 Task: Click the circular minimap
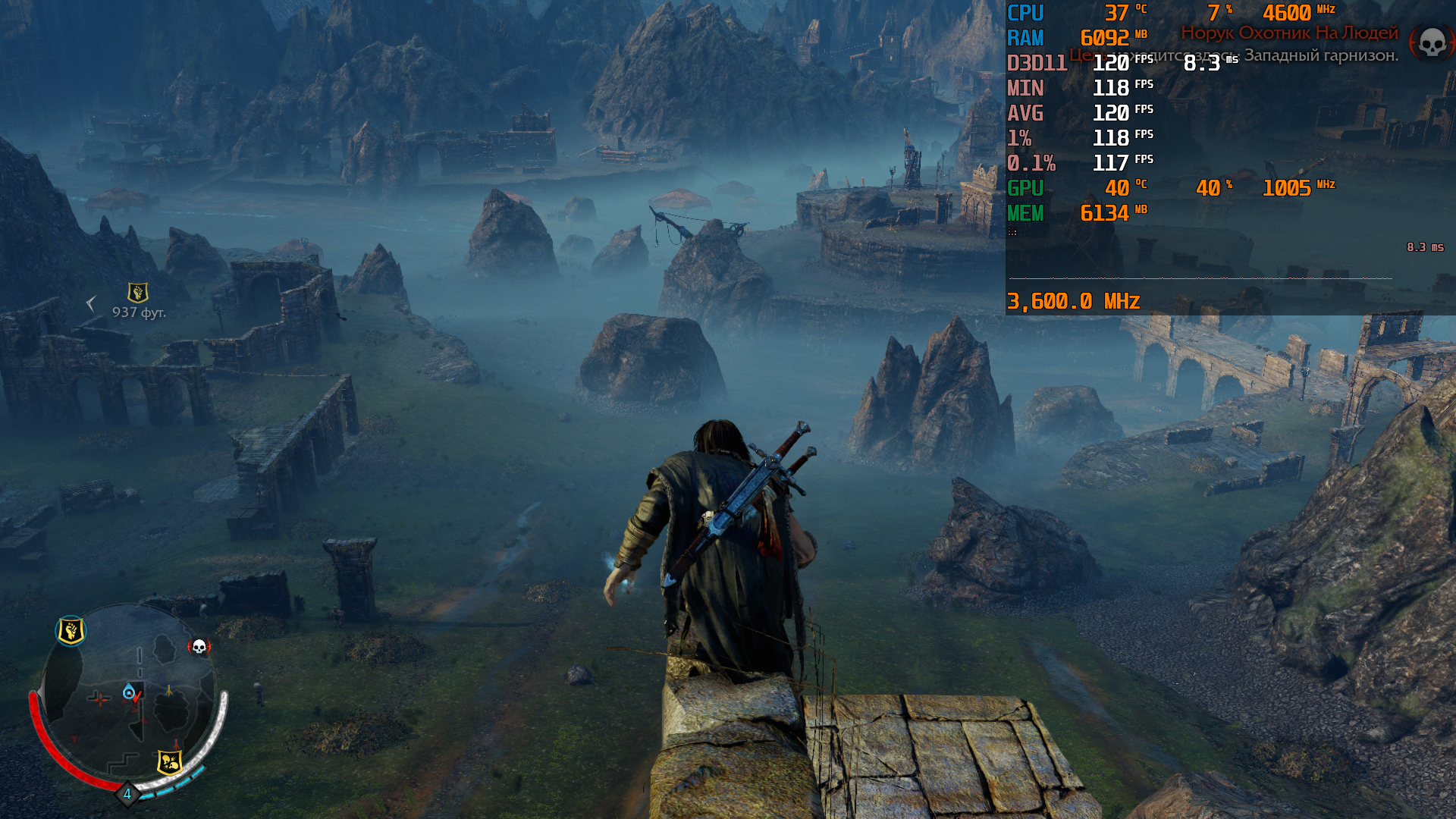(130, 694)
